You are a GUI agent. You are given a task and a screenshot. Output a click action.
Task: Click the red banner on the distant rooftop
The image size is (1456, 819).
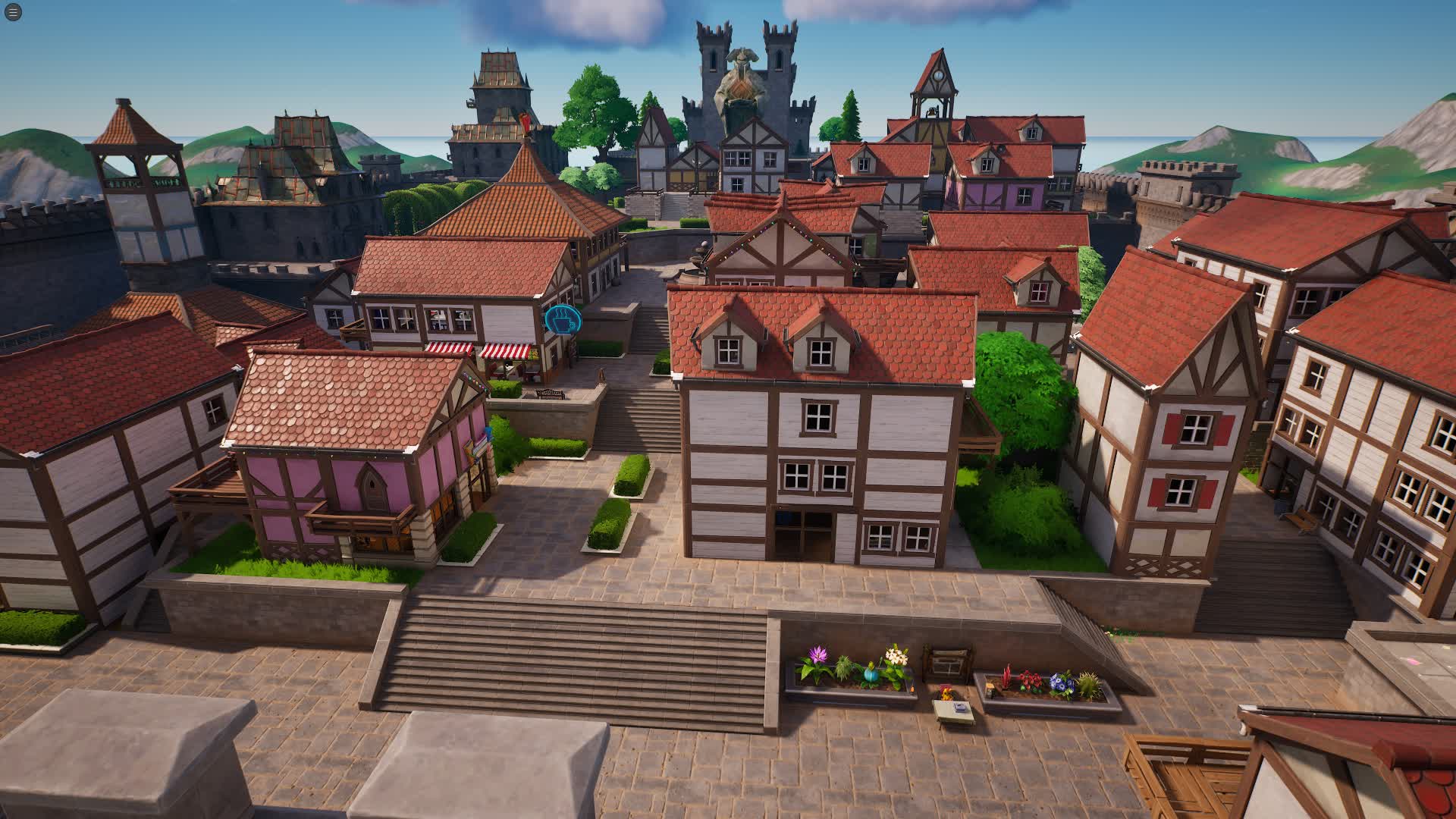[x=526, y=121]
